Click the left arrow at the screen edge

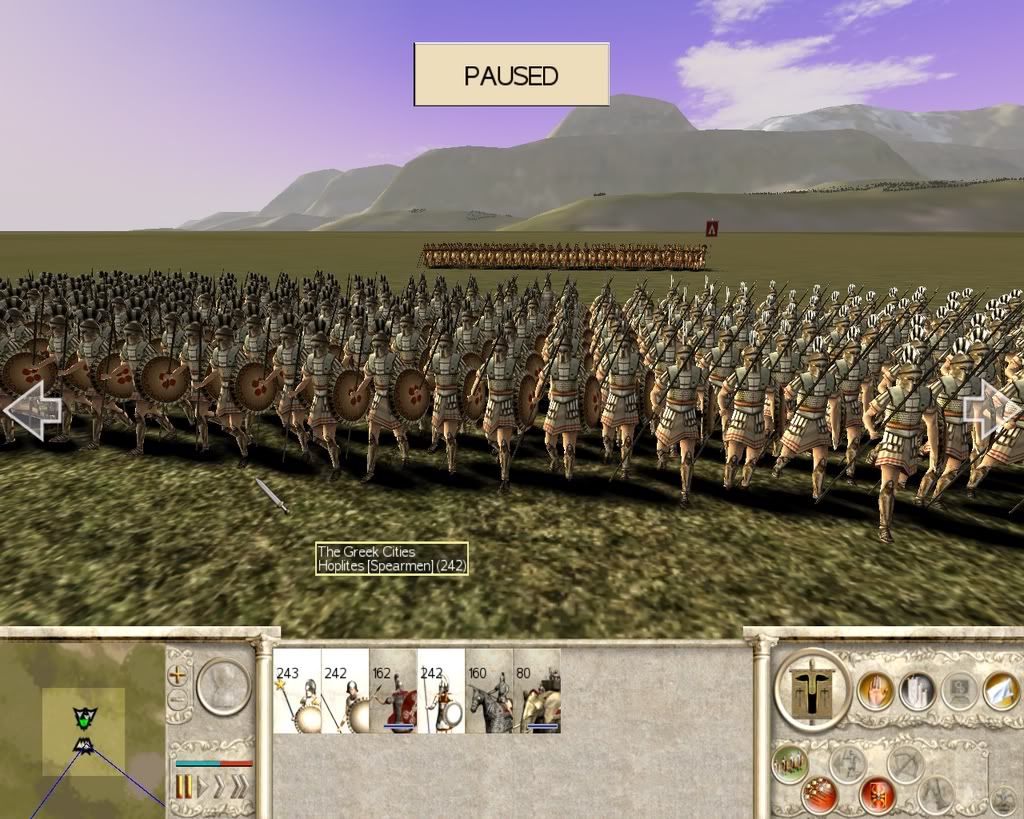[31, 408]
